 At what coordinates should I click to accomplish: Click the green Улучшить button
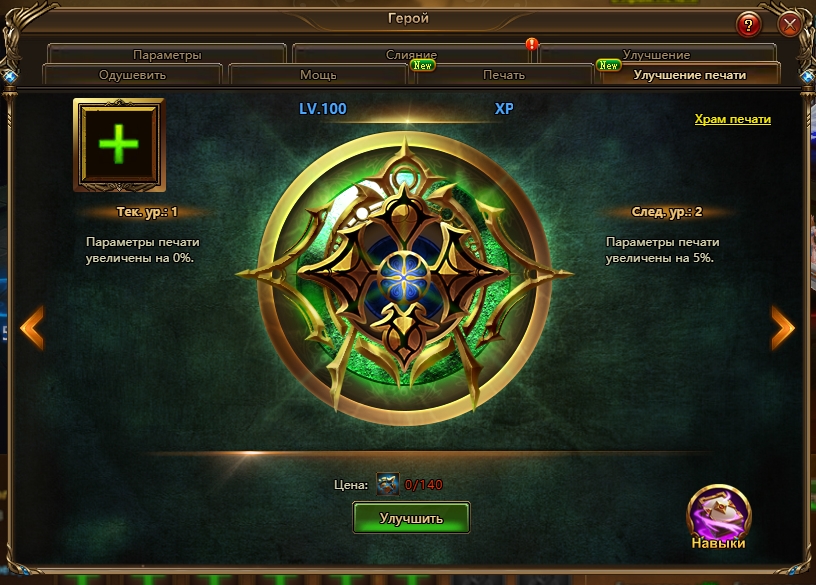411,517
